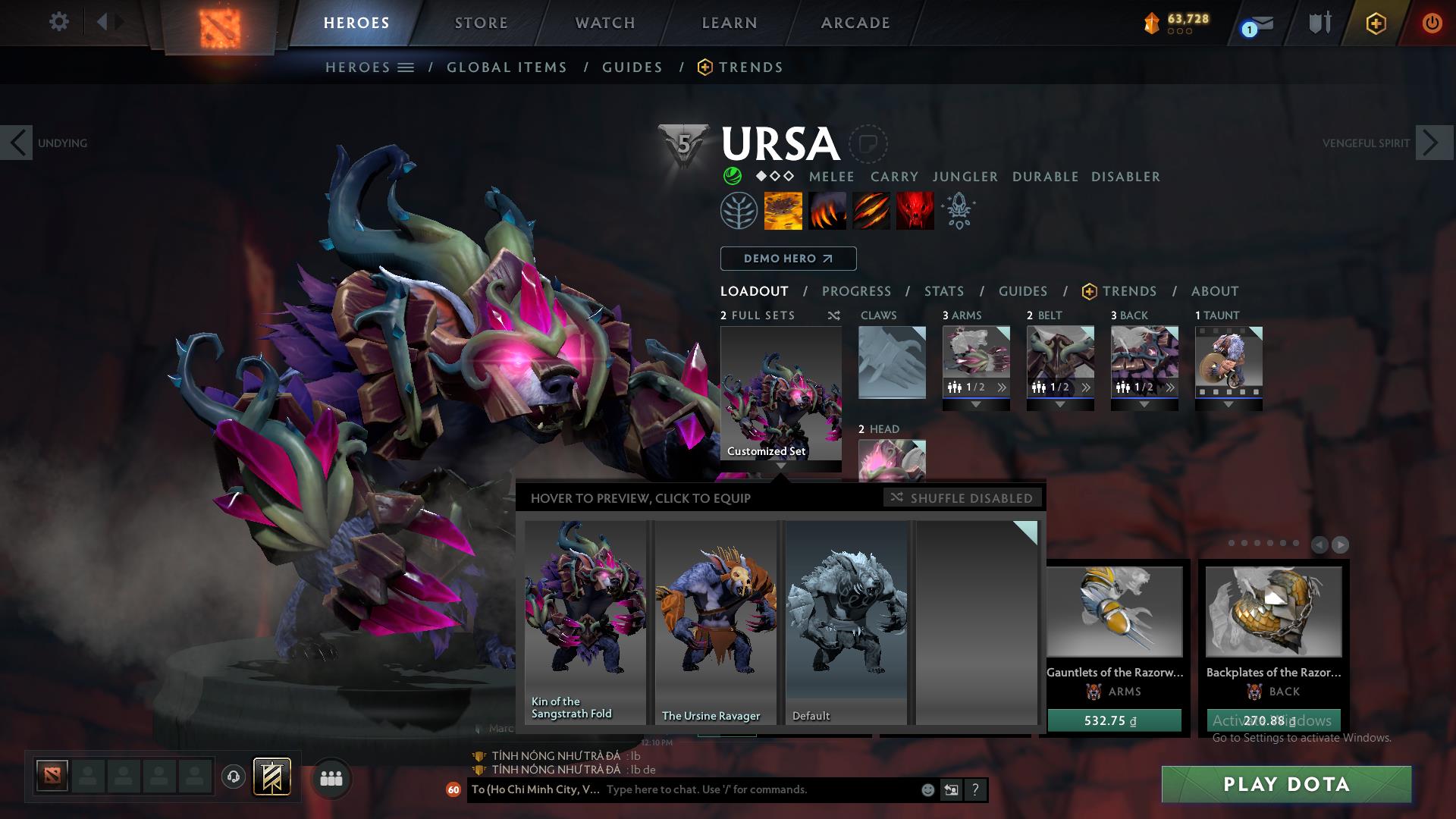The width and height of the screenshot is (1456, 819).
Task: Toggle the Shuffle Disabled button
Action: click(962, 498)
